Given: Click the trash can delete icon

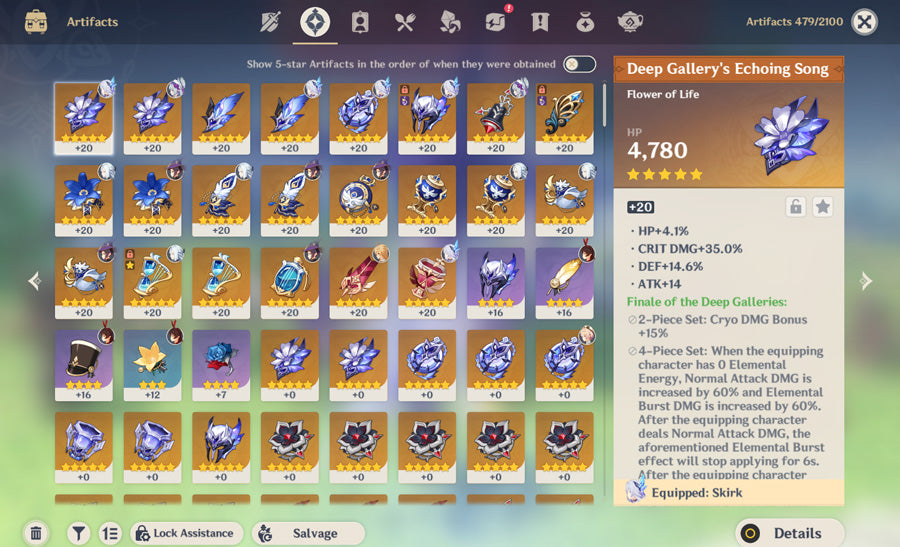Looking at the screenshot, I should 36,533.
